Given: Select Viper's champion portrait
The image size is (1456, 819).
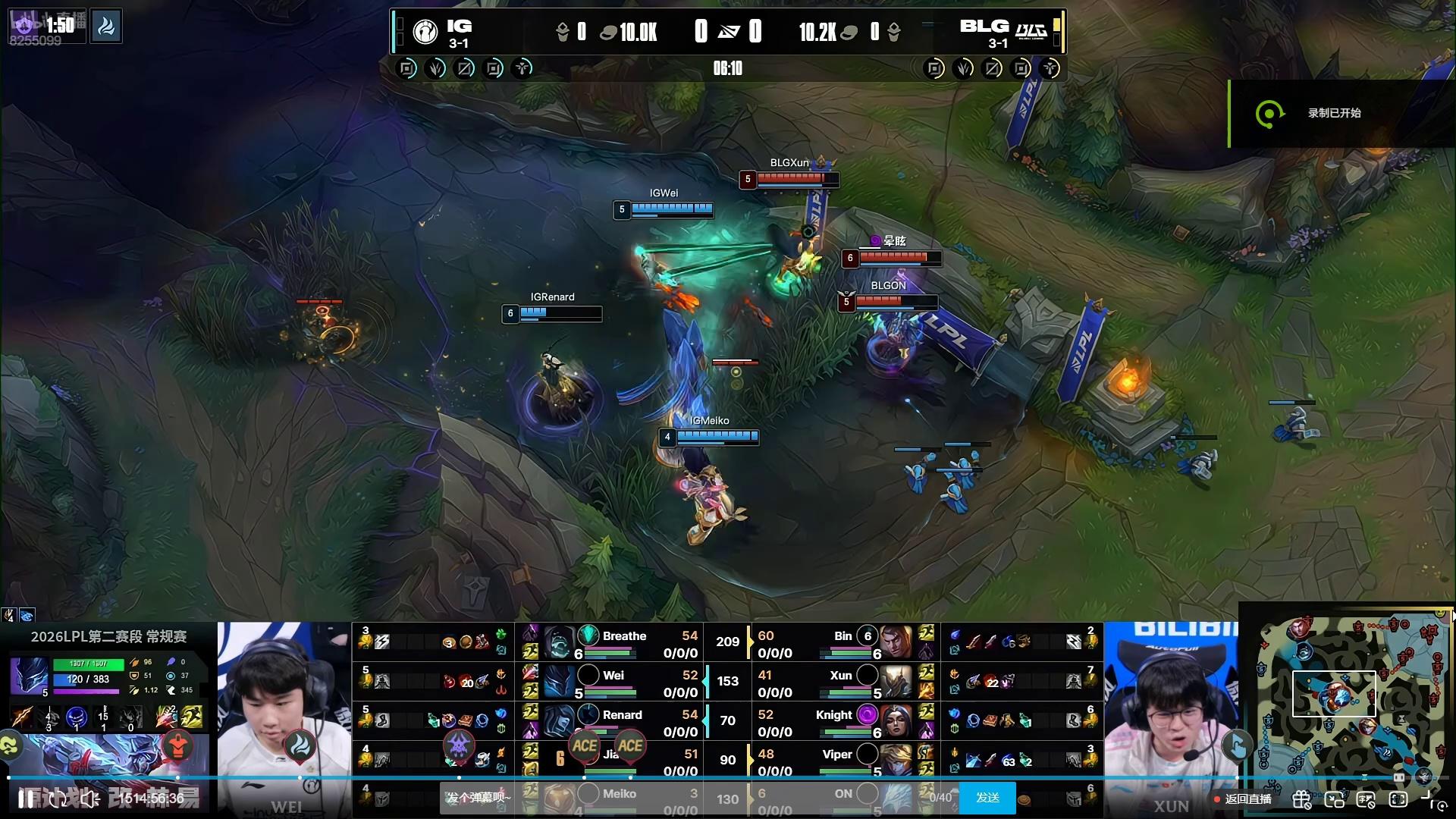Looking at the screenshot, I should pos(896,760).
